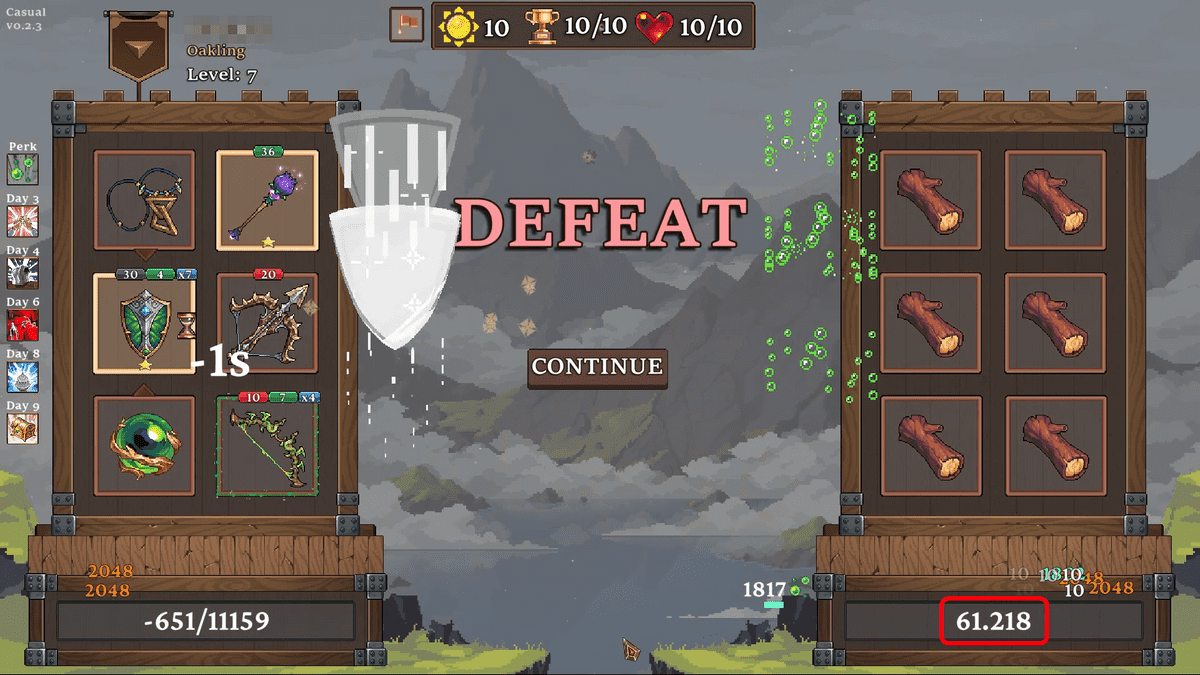The width and height of the screenshot is (1200, 675).
Task: Click the Oakling player banner emblem
Action: click(x=137, y=48)
